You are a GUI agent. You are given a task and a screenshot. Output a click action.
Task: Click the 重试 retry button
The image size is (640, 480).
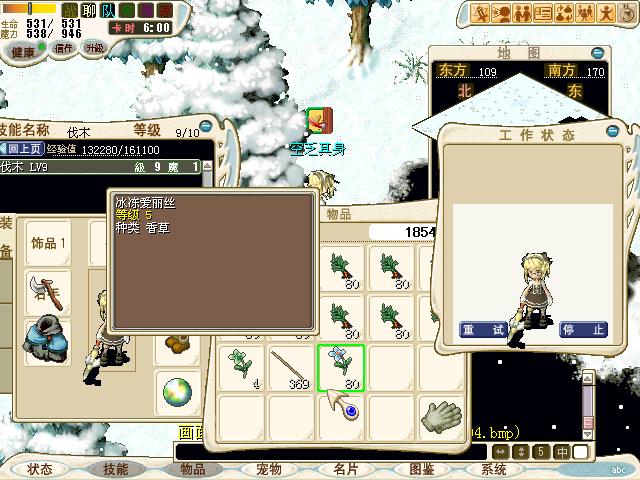pos(482,329)
